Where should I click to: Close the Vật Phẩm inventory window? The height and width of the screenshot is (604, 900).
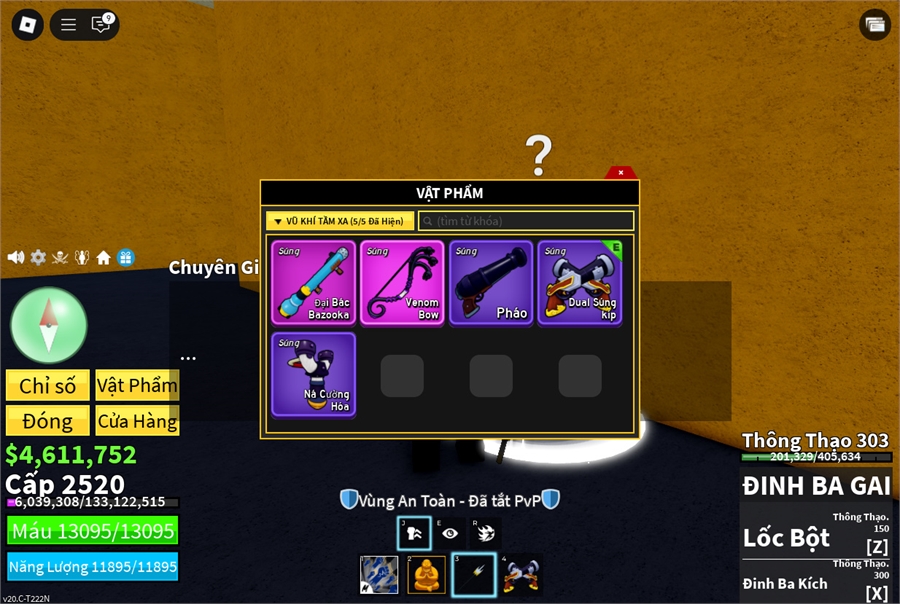[x=621, y=172]
